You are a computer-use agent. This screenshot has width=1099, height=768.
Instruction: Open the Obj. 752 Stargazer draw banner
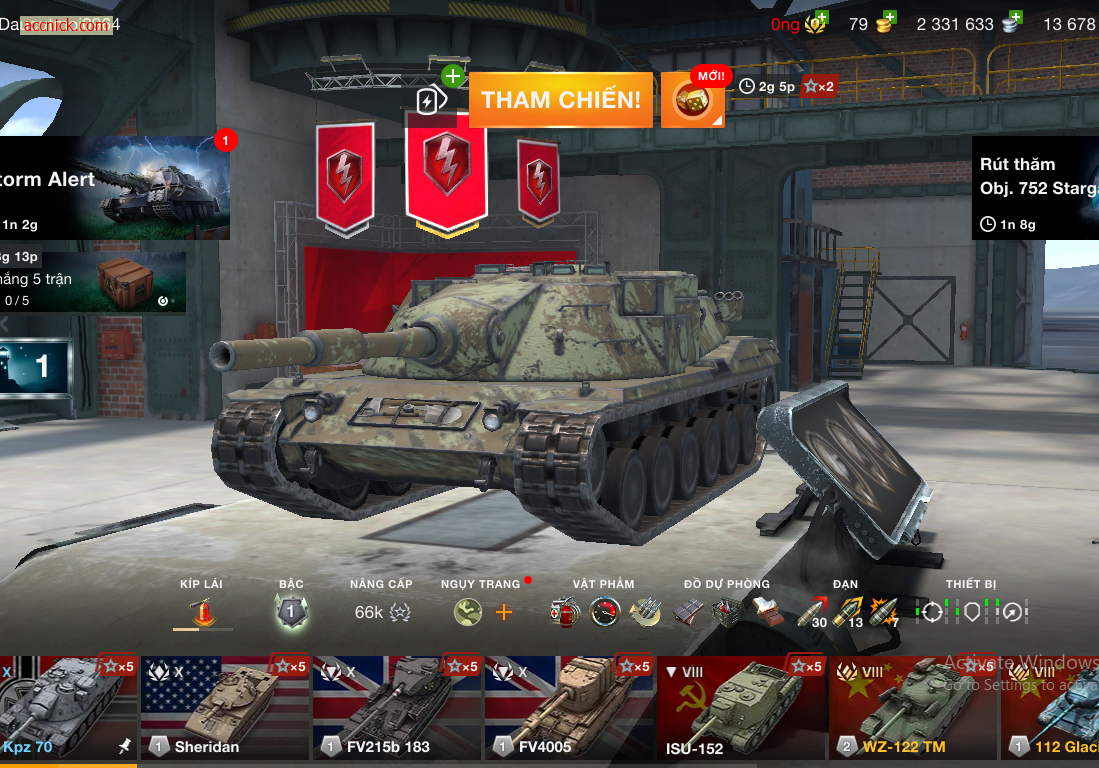click(x=1035, y=188)
